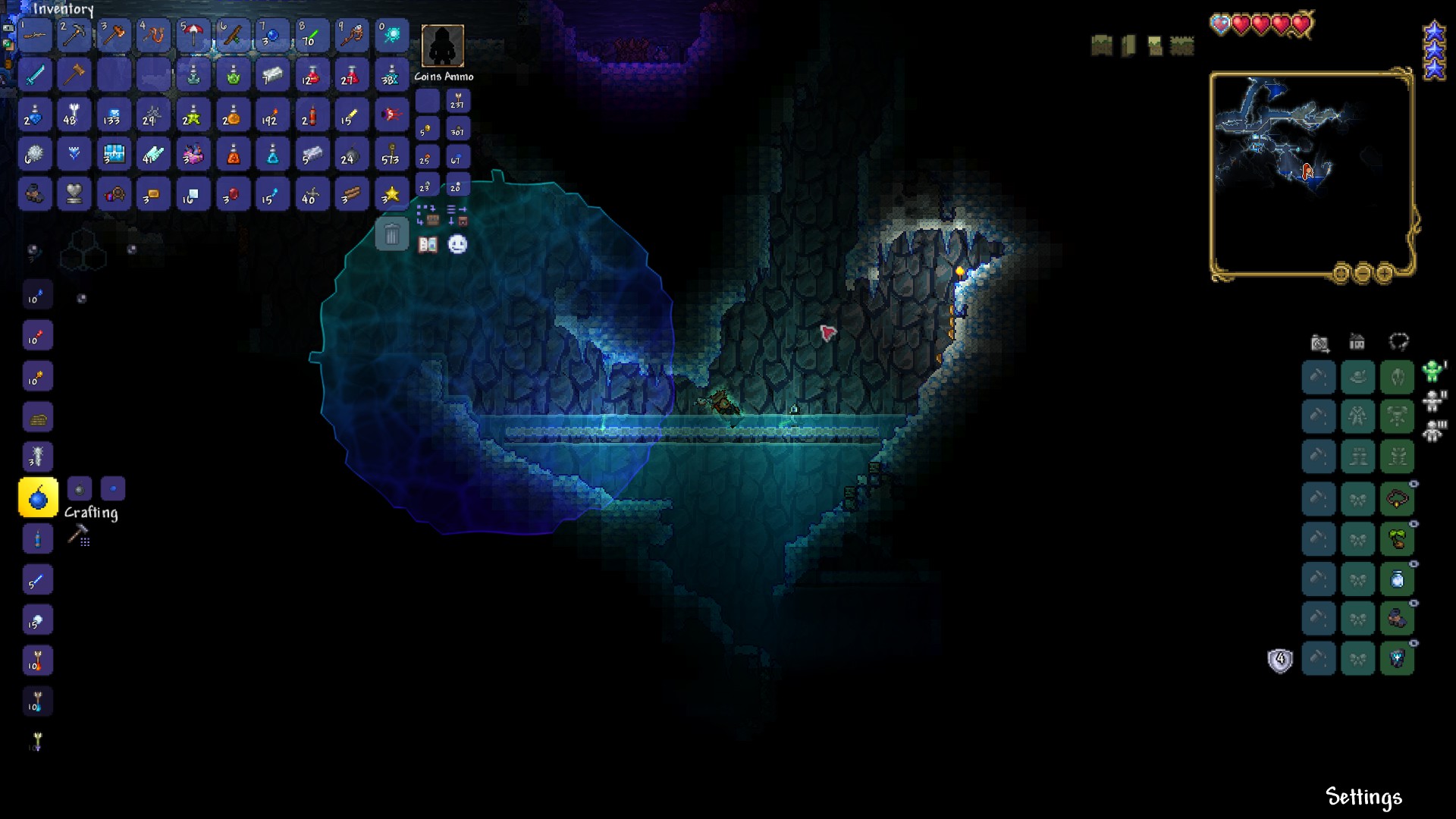Open the emote menu smiley icon
The height and width of the screenshot is (819, 1456).
pyautogui.click(x=457, y=245)
